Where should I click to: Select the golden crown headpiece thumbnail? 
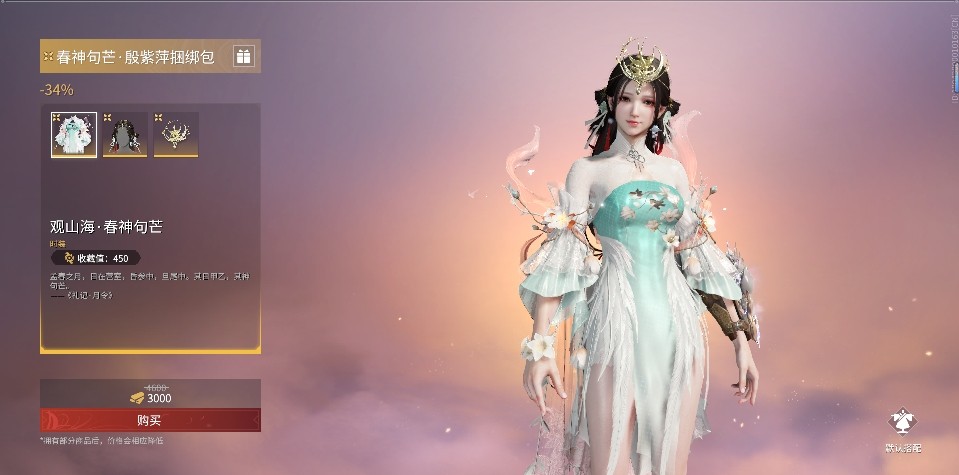point(176,135)
